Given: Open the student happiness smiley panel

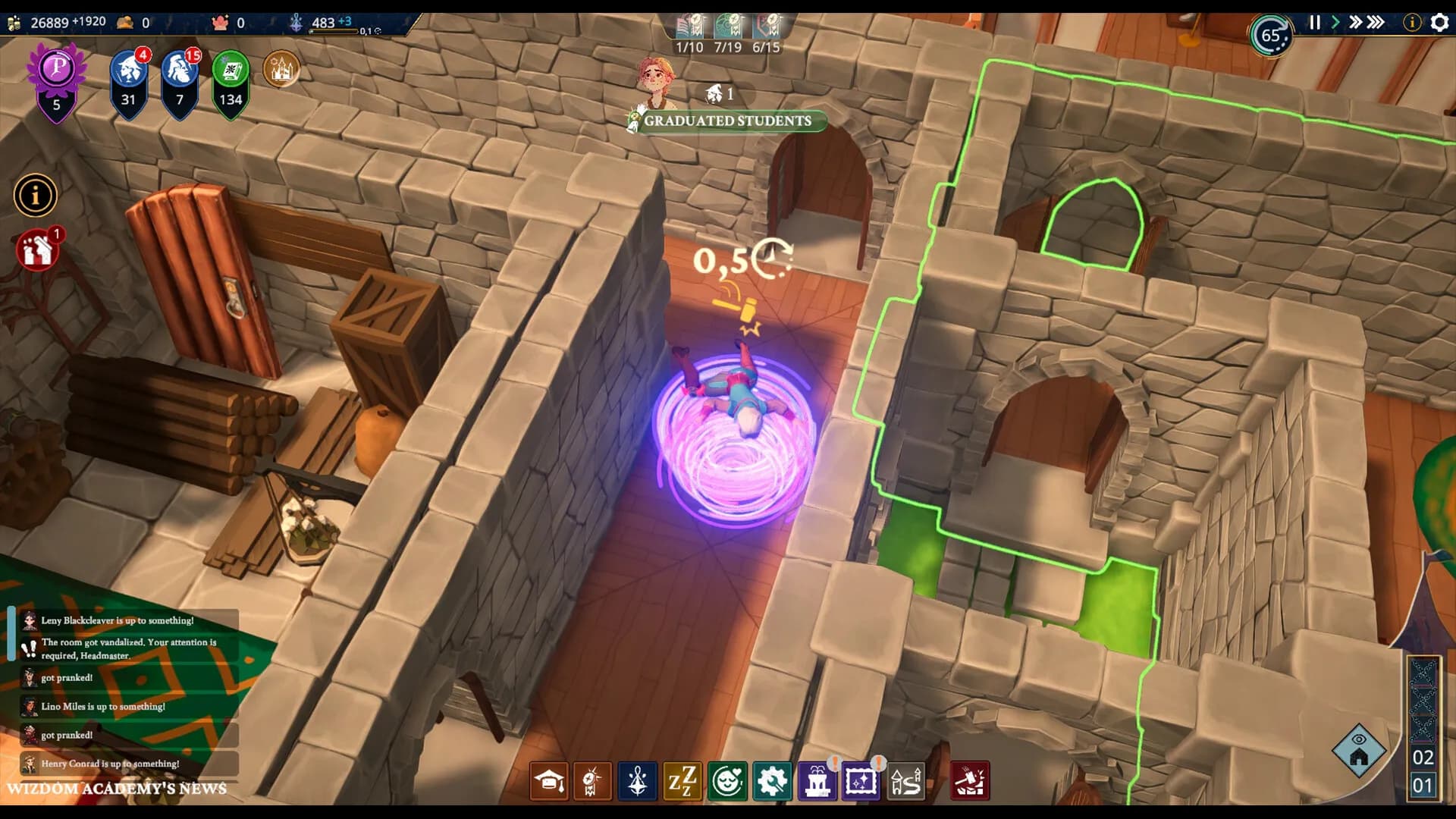Looking at the screenshot, I should click(728, 781).
